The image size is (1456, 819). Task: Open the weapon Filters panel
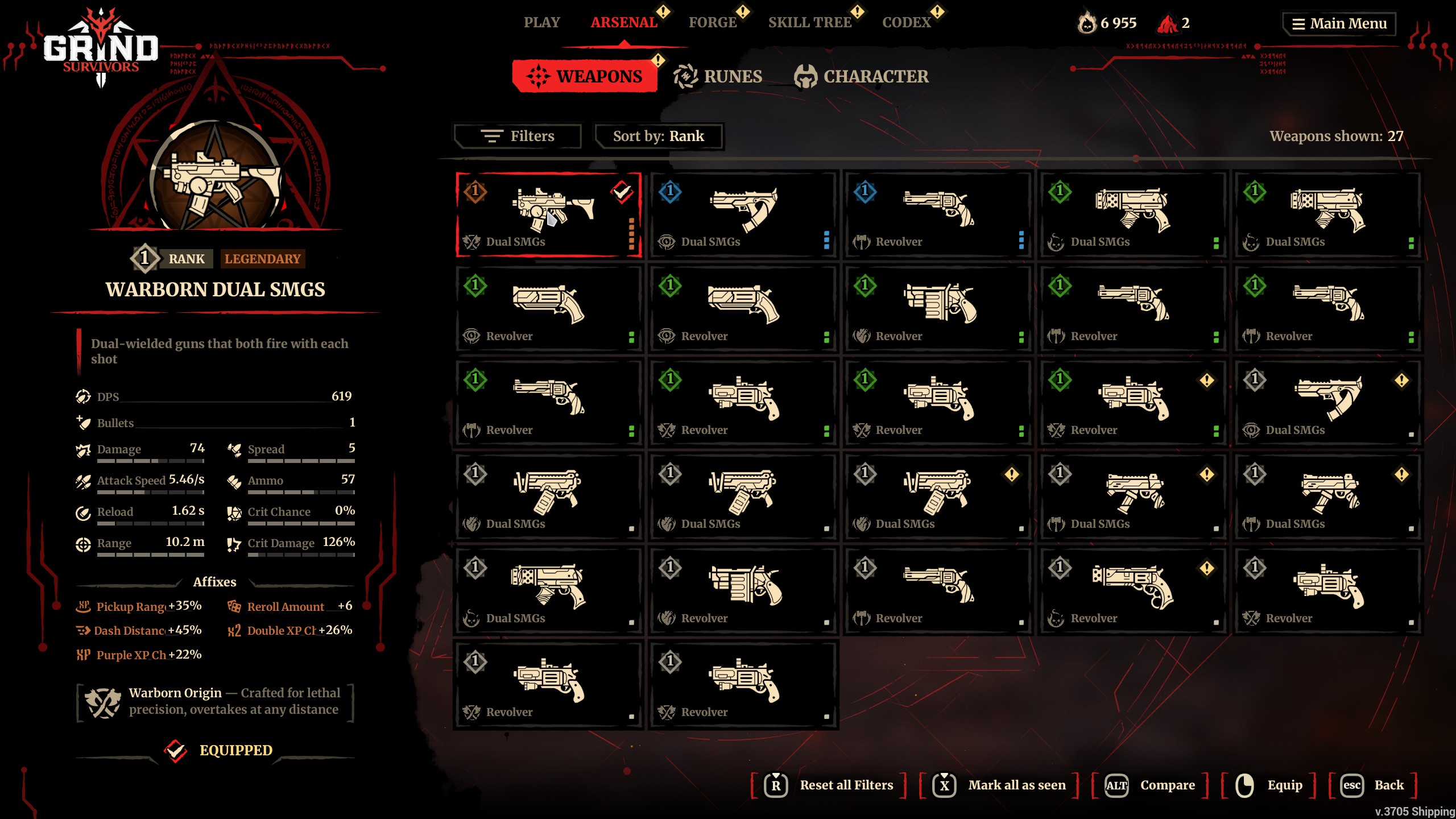[x=518, y=136]
